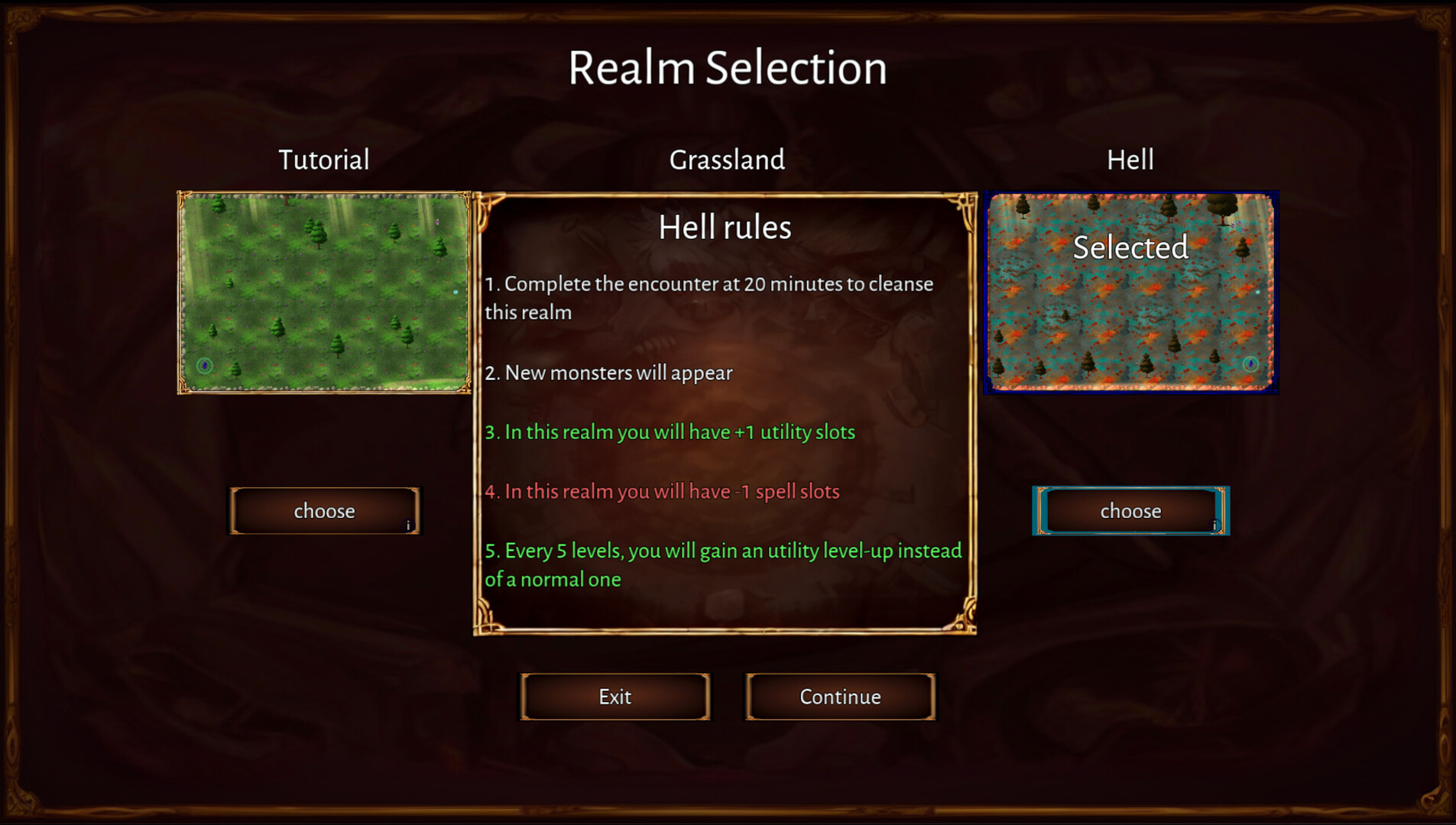Click the blue portal marker on Tutorial map
1456x825 pixels.
click(203, 367)
